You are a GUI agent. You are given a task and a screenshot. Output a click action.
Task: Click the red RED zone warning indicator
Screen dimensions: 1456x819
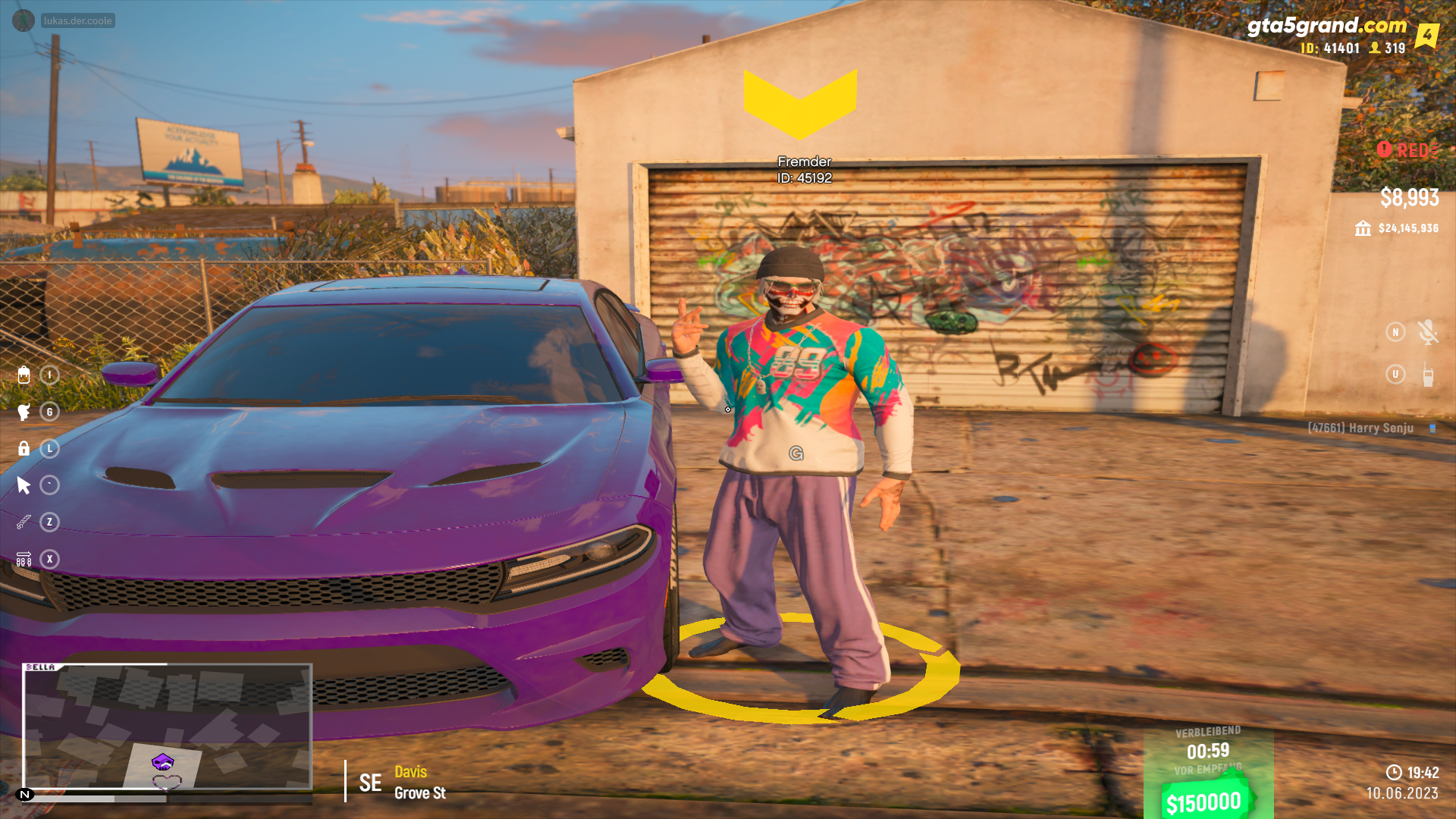click(1407, 150)
